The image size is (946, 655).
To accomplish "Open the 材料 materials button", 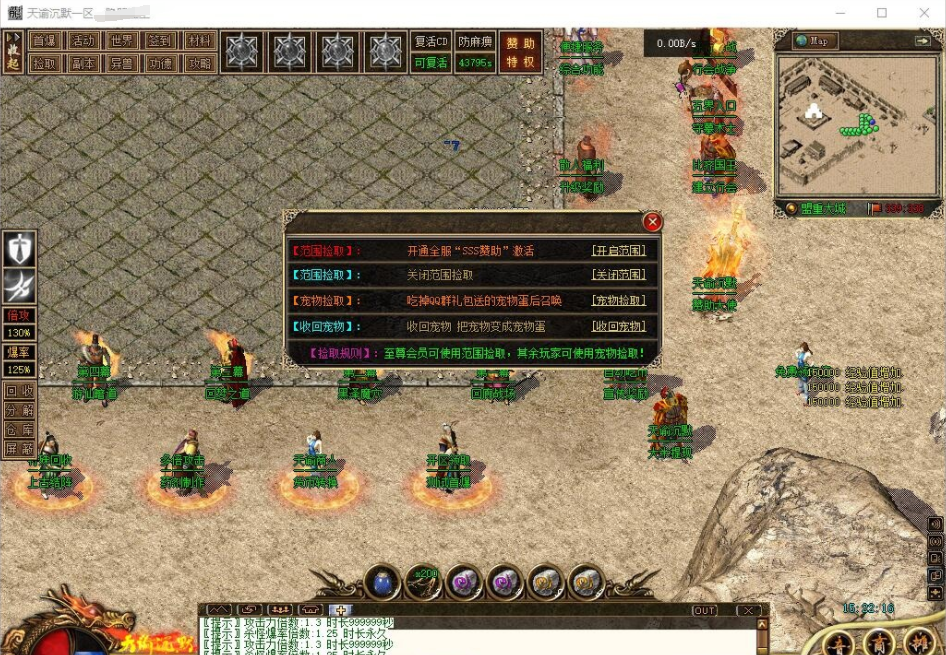I will click(200, 41).
